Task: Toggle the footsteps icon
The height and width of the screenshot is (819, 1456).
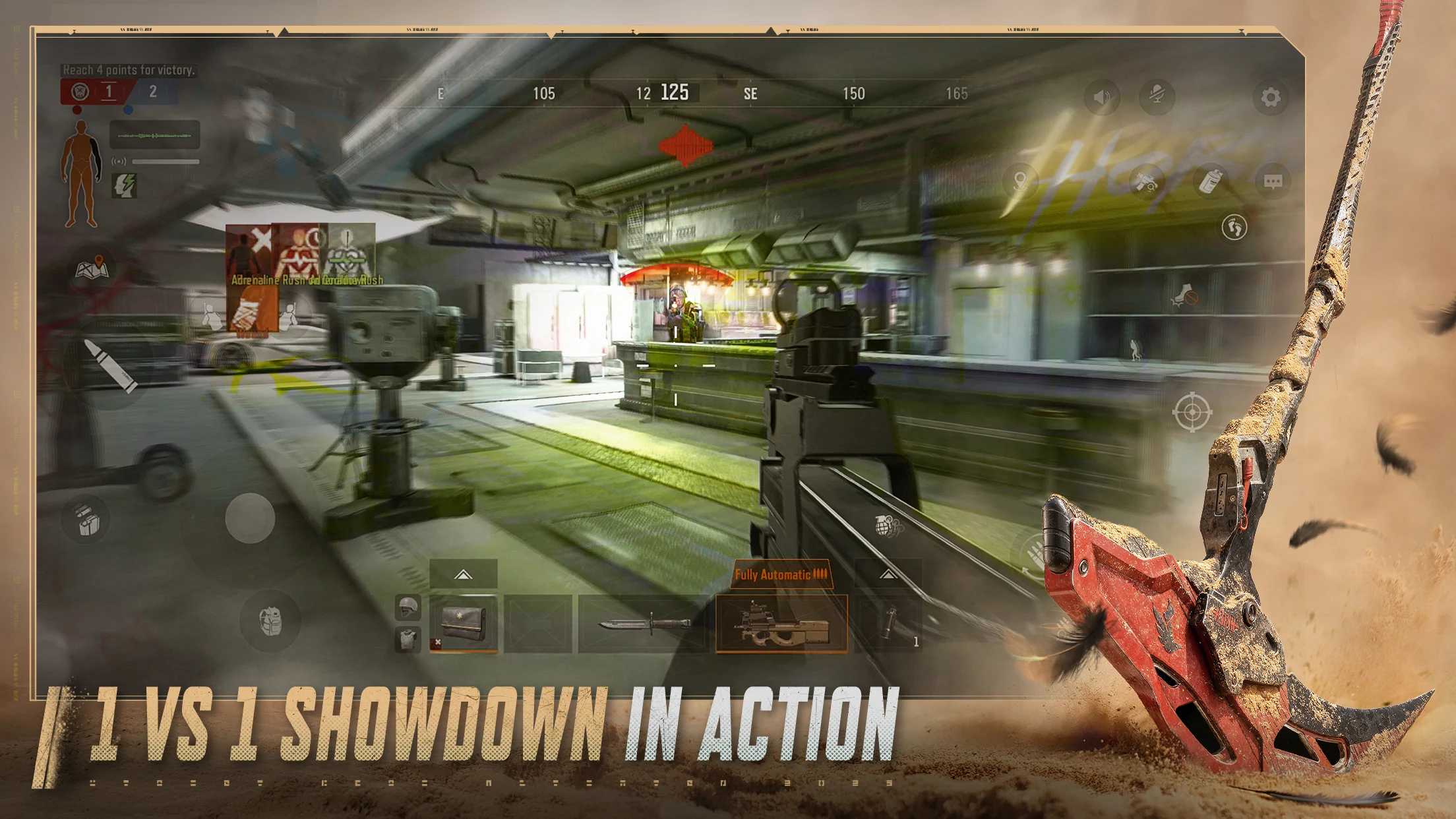Action: pyautogui.click(x=1234, y=228)
